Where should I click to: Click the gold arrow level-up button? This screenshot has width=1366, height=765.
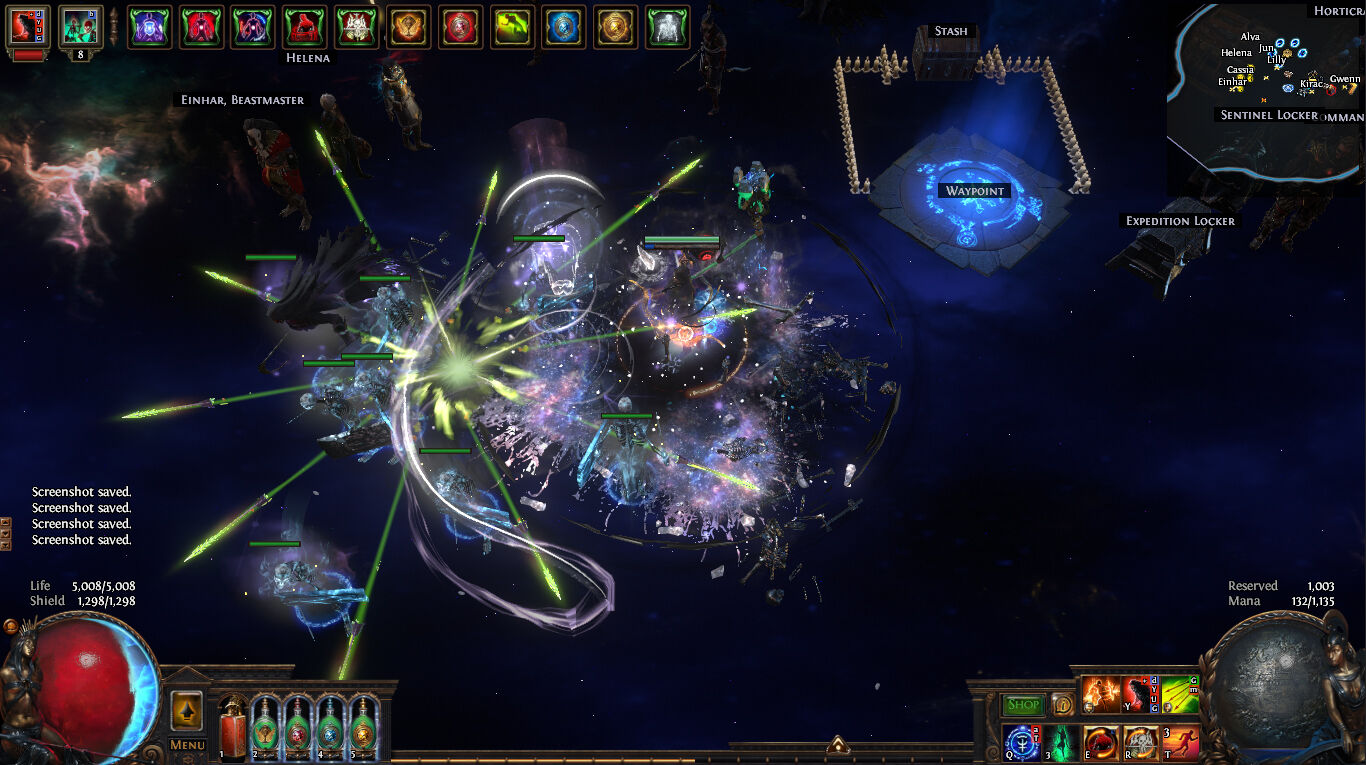[187, 710]
